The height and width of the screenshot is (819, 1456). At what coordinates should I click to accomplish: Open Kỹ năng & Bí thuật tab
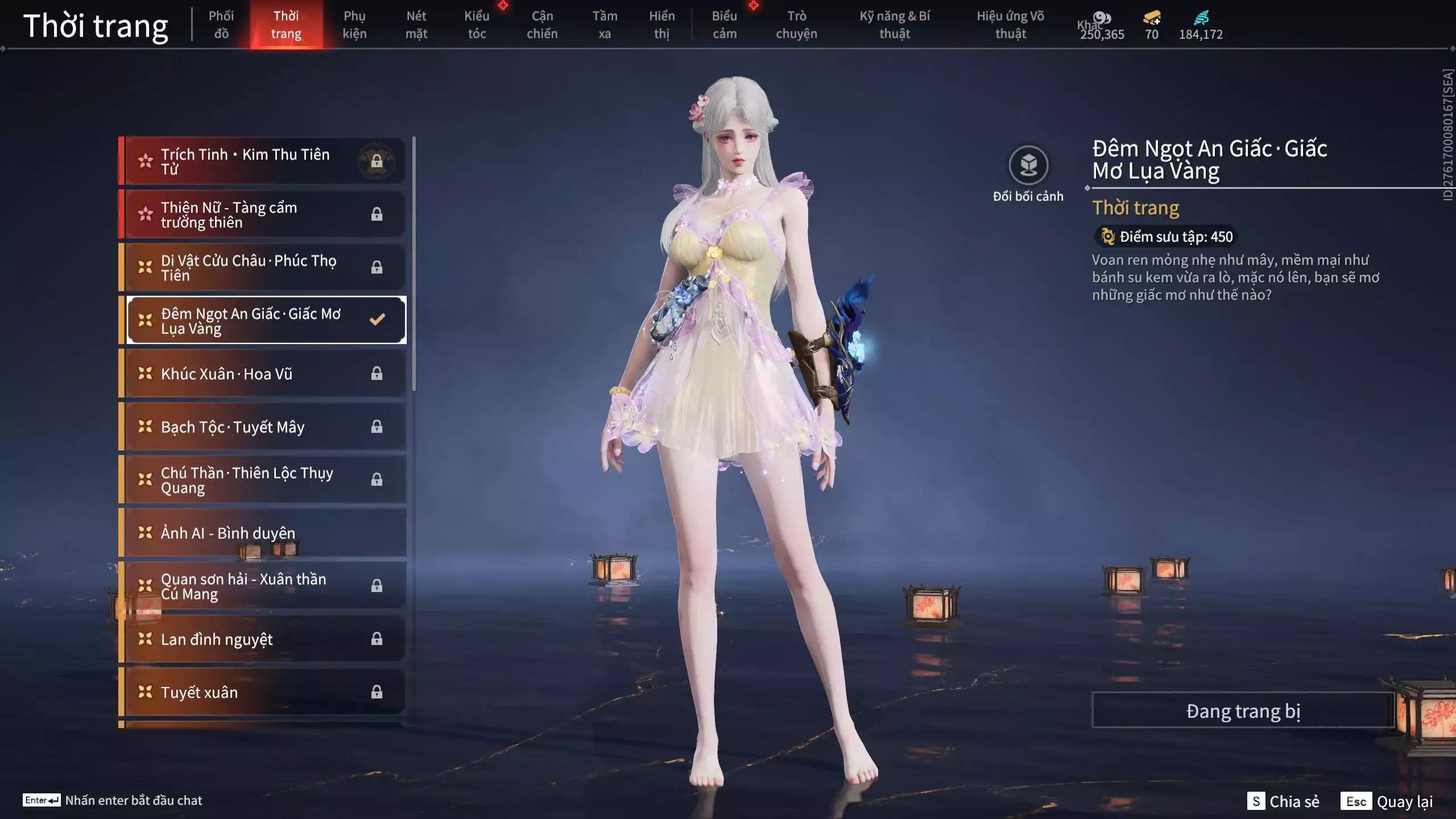(895, 24)
